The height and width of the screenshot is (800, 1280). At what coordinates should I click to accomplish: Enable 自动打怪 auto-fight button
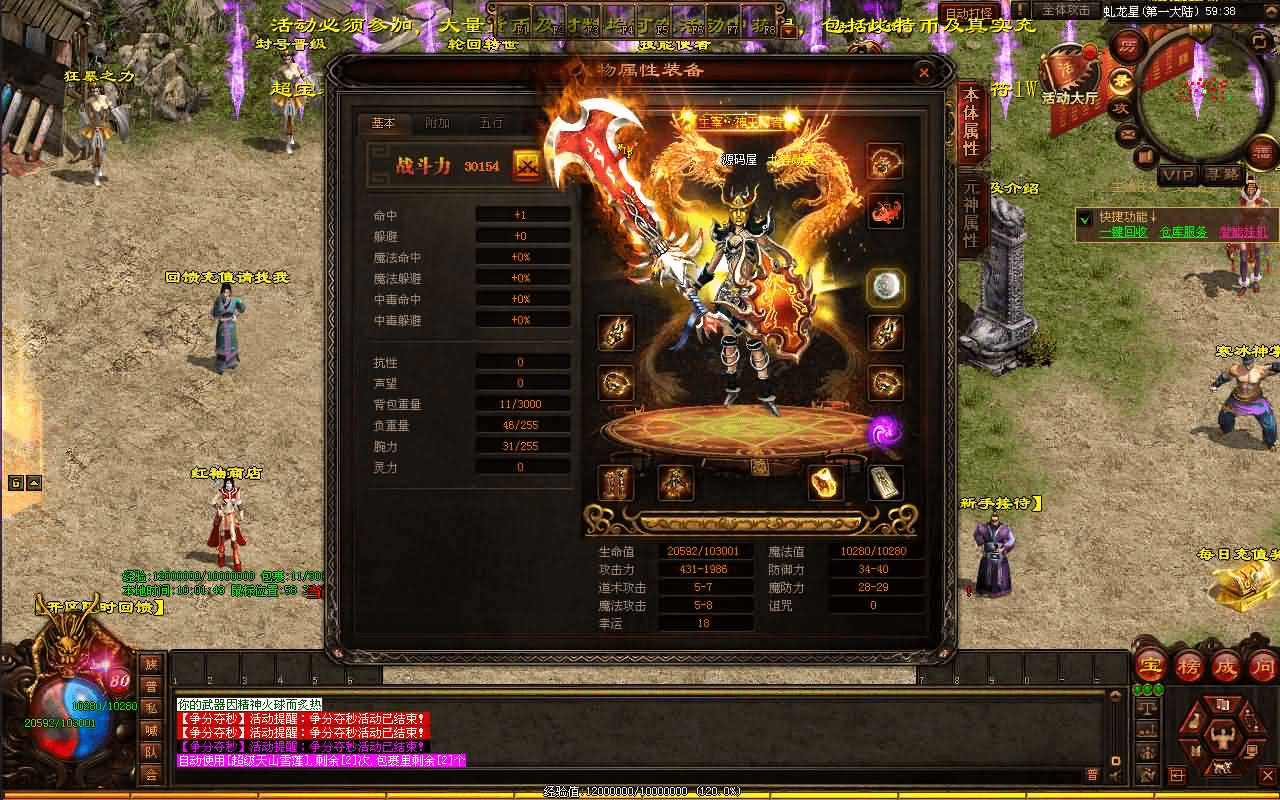click(969, 13)
